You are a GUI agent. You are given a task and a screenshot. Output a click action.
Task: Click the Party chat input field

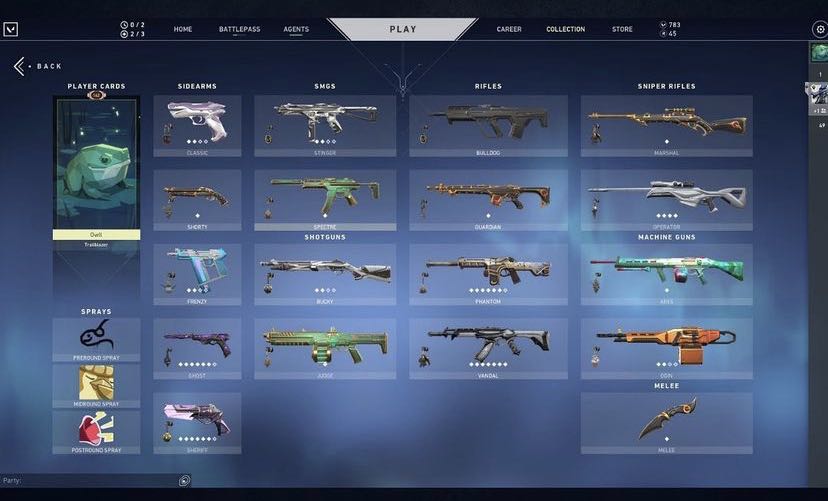tap(90, 481)
